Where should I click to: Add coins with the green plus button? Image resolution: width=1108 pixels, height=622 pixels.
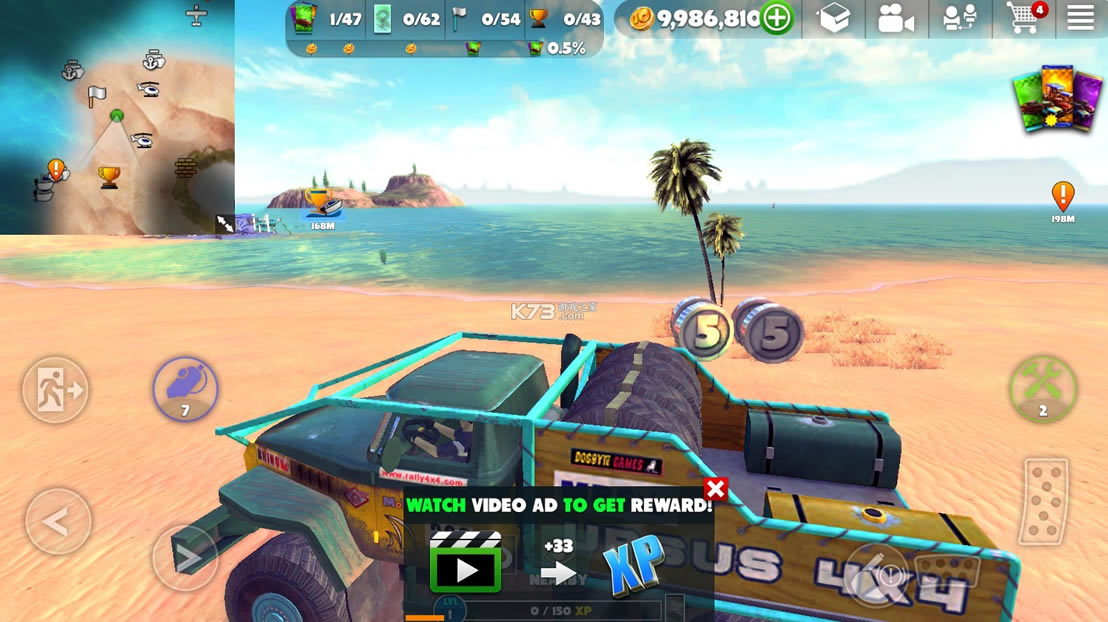tap(776, 18)
